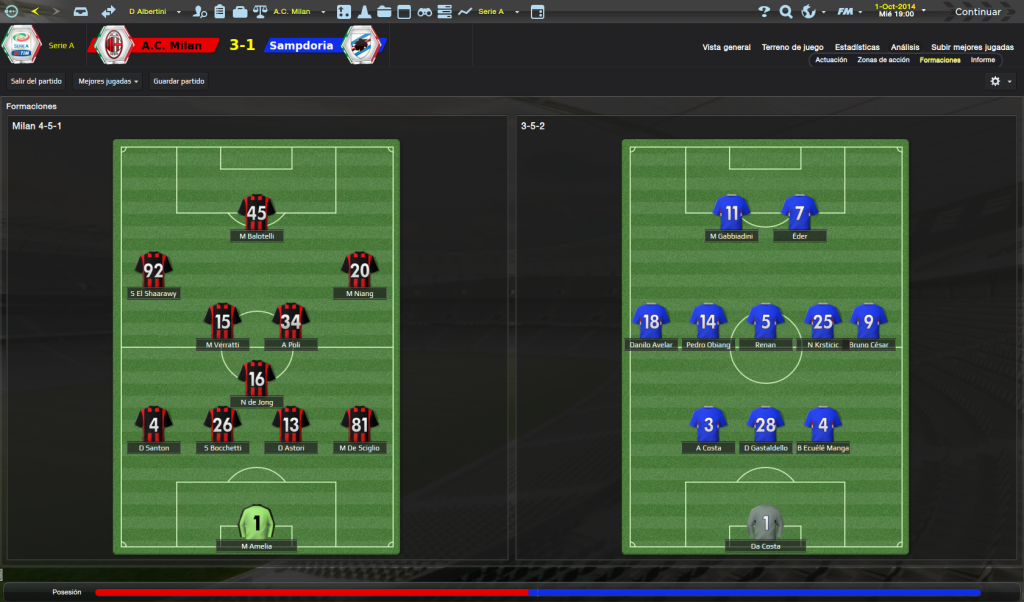Open the question mark help icon
This screenshot has width=1024, height=602.
coord(764,12)
